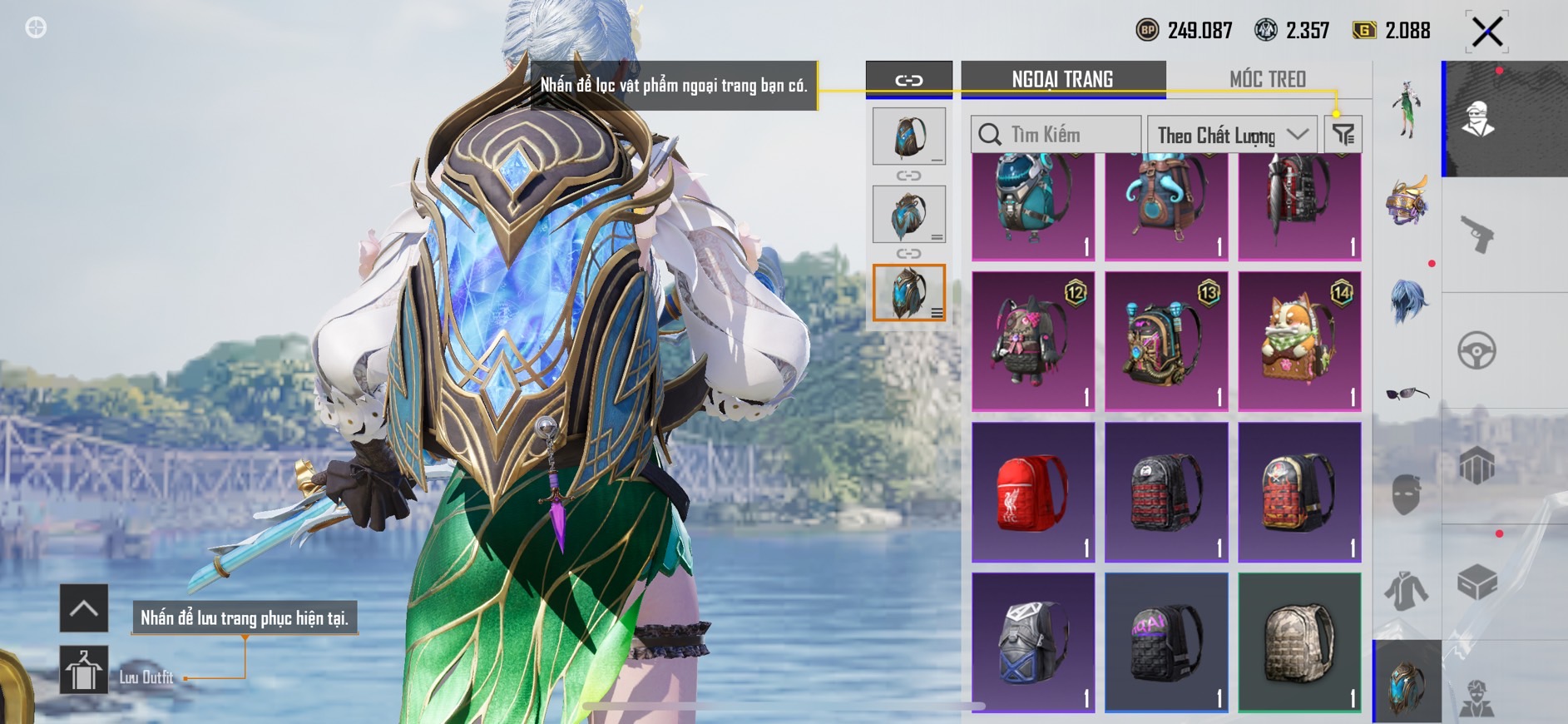Click the Tìm Kiếm search field
Screen dimensions: 1568x724
coord(1055,135)
